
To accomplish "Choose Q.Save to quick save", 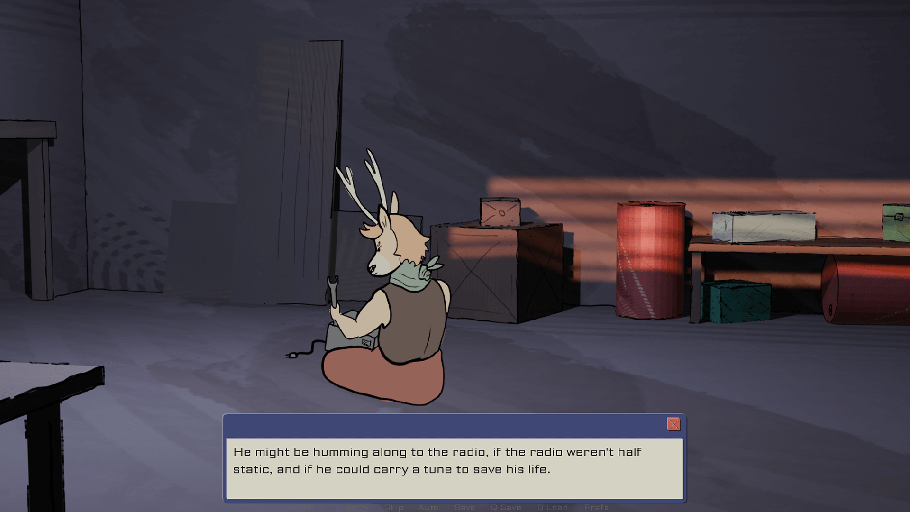I will pyautogui.click(x=505, y=507).
